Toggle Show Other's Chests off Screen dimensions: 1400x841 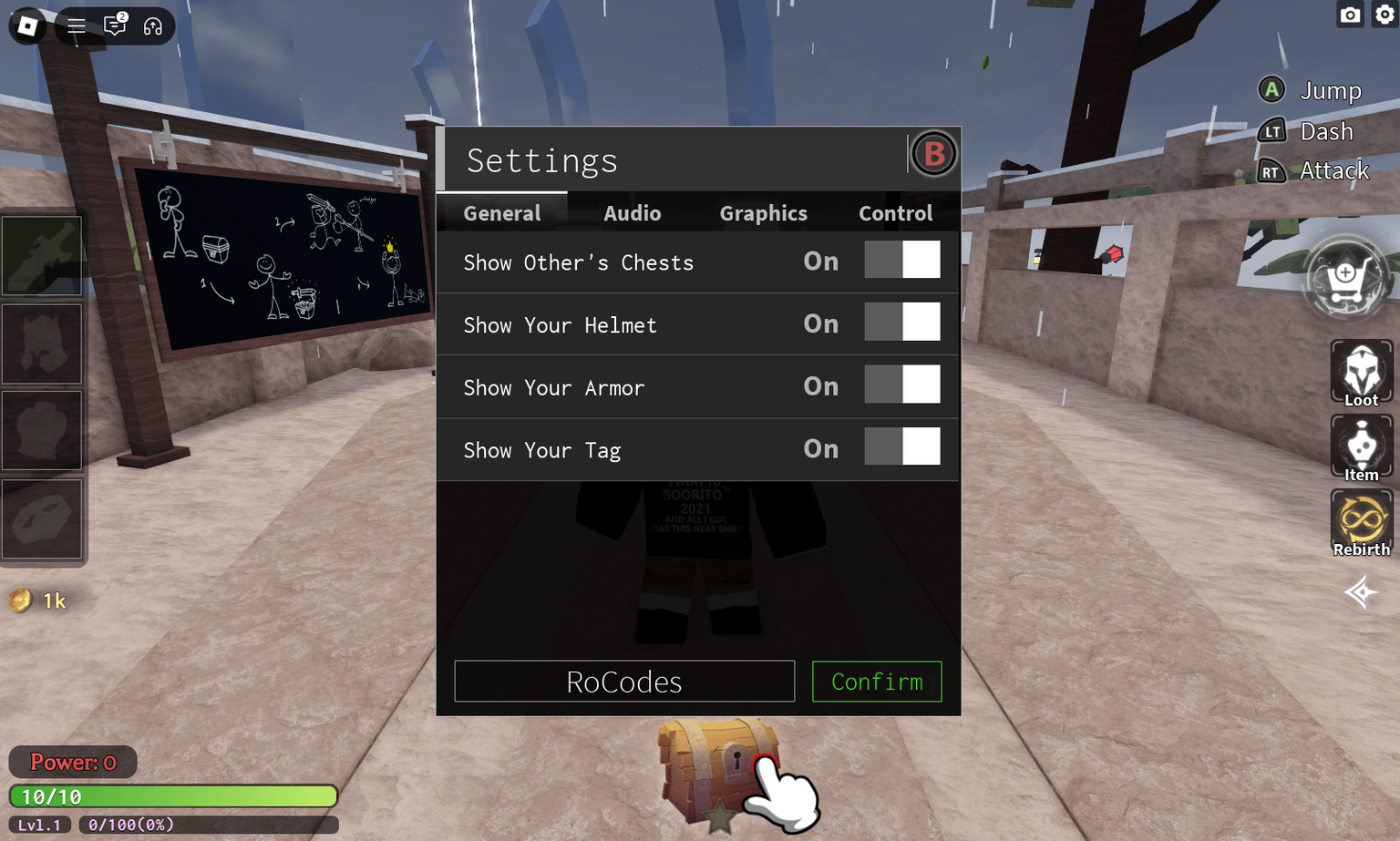pos(902,260)
